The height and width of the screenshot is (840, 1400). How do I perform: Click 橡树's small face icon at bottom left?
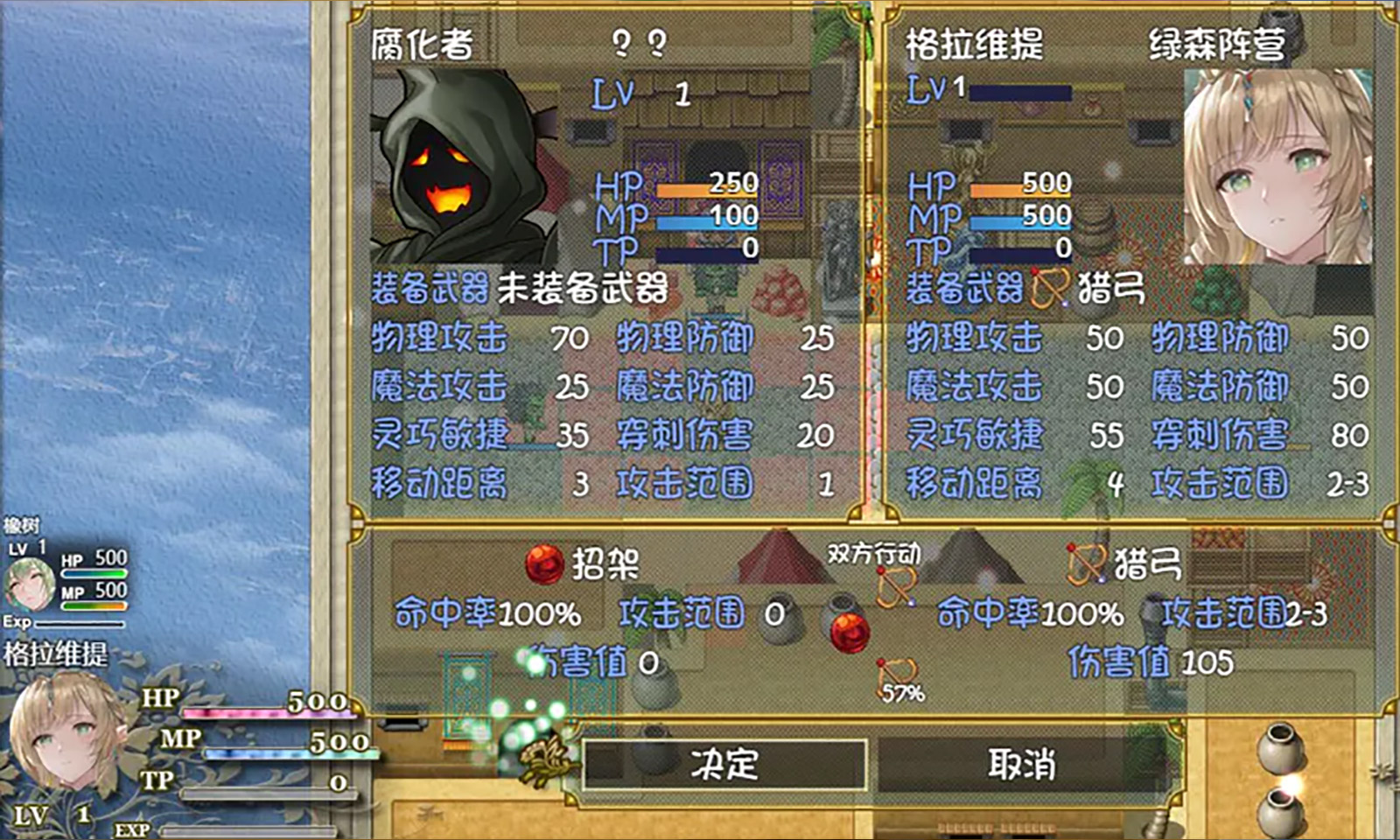coord(28,584)
